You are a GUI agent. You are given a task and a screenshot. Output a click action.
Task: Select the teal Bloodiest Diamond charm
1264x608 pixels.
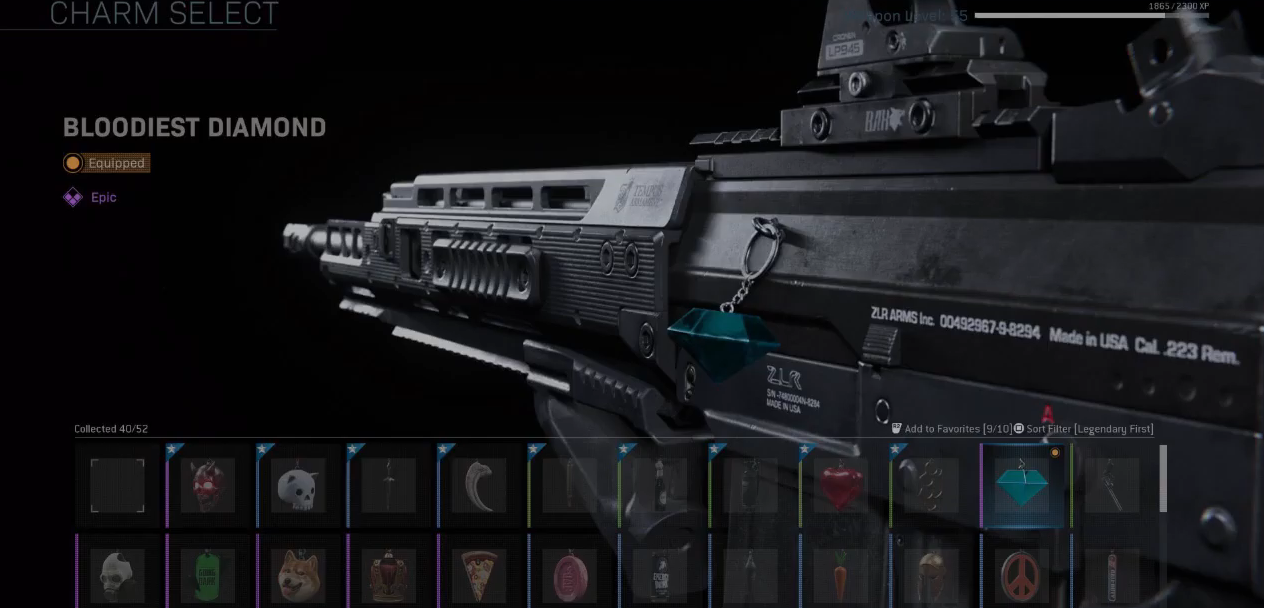pos(1023,486)
